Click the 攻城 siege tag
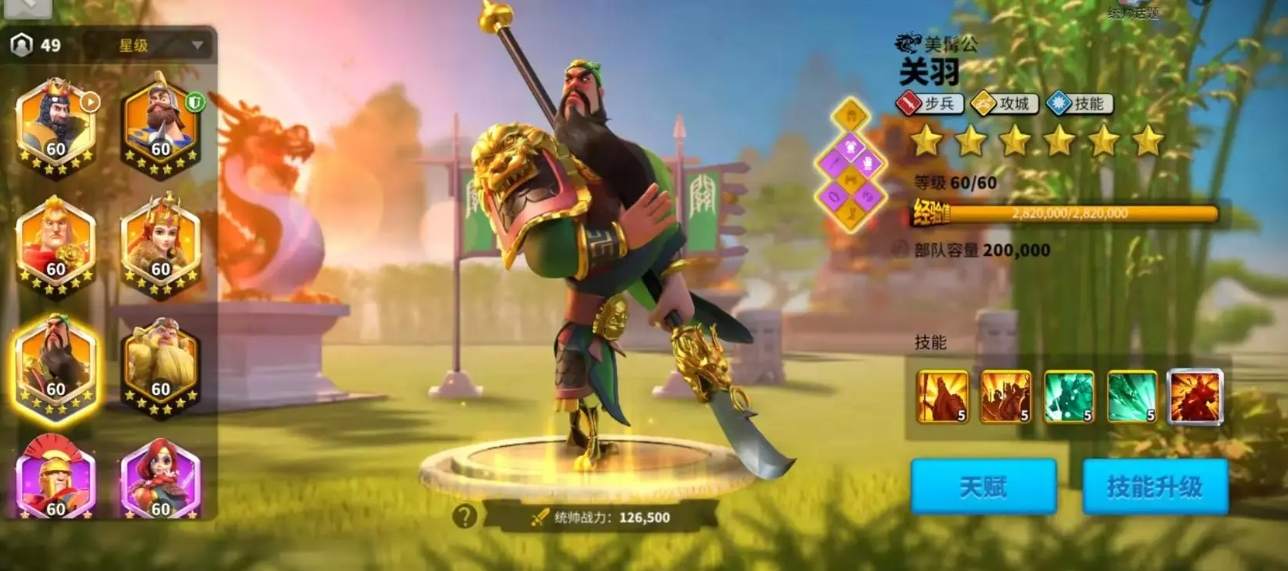Image resolution: width=1288 pixels, height=571 pixels. tap(1003, 103)
